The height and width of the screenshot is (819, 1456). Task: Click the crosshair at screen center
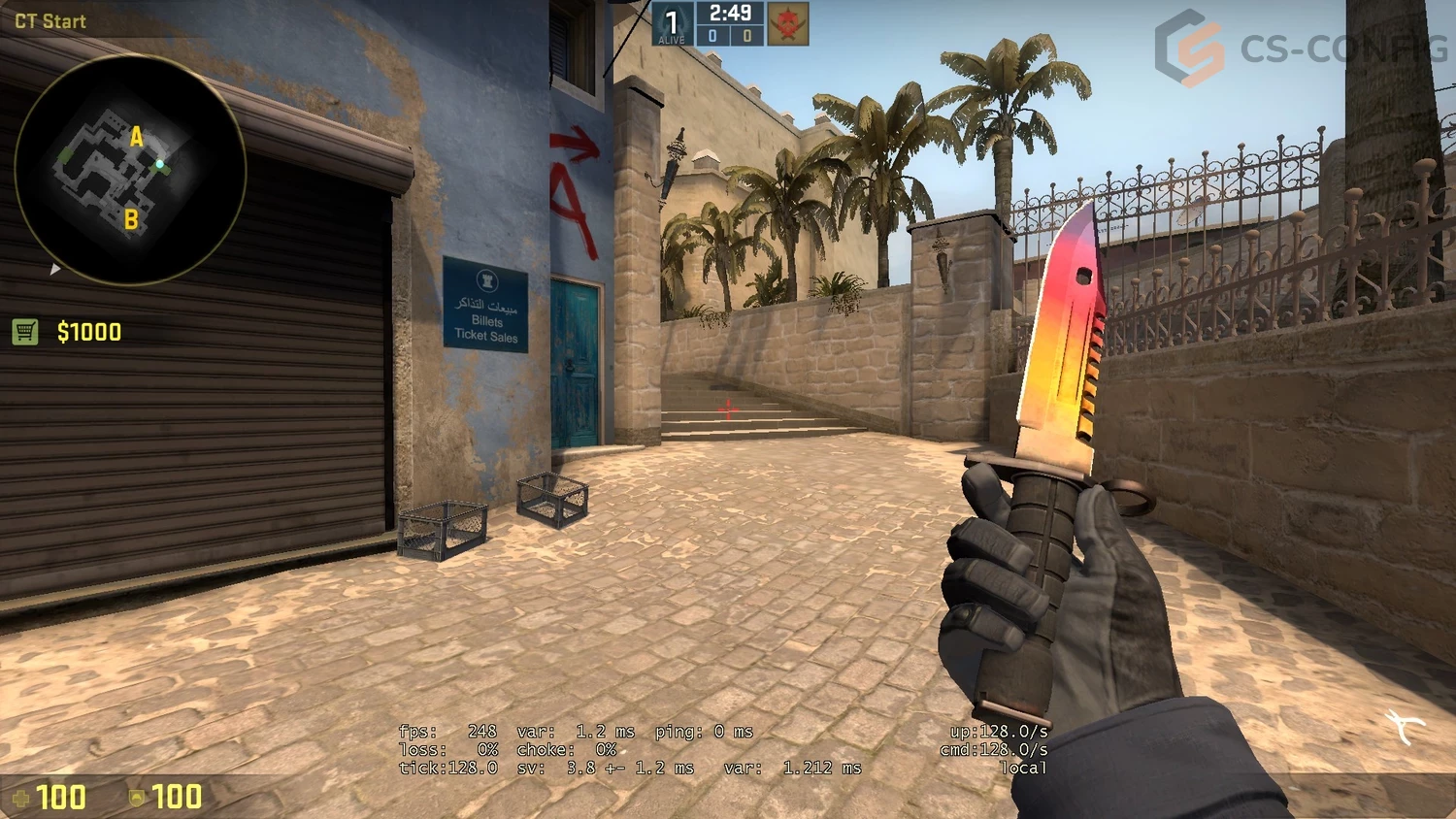tap(726, 411)
